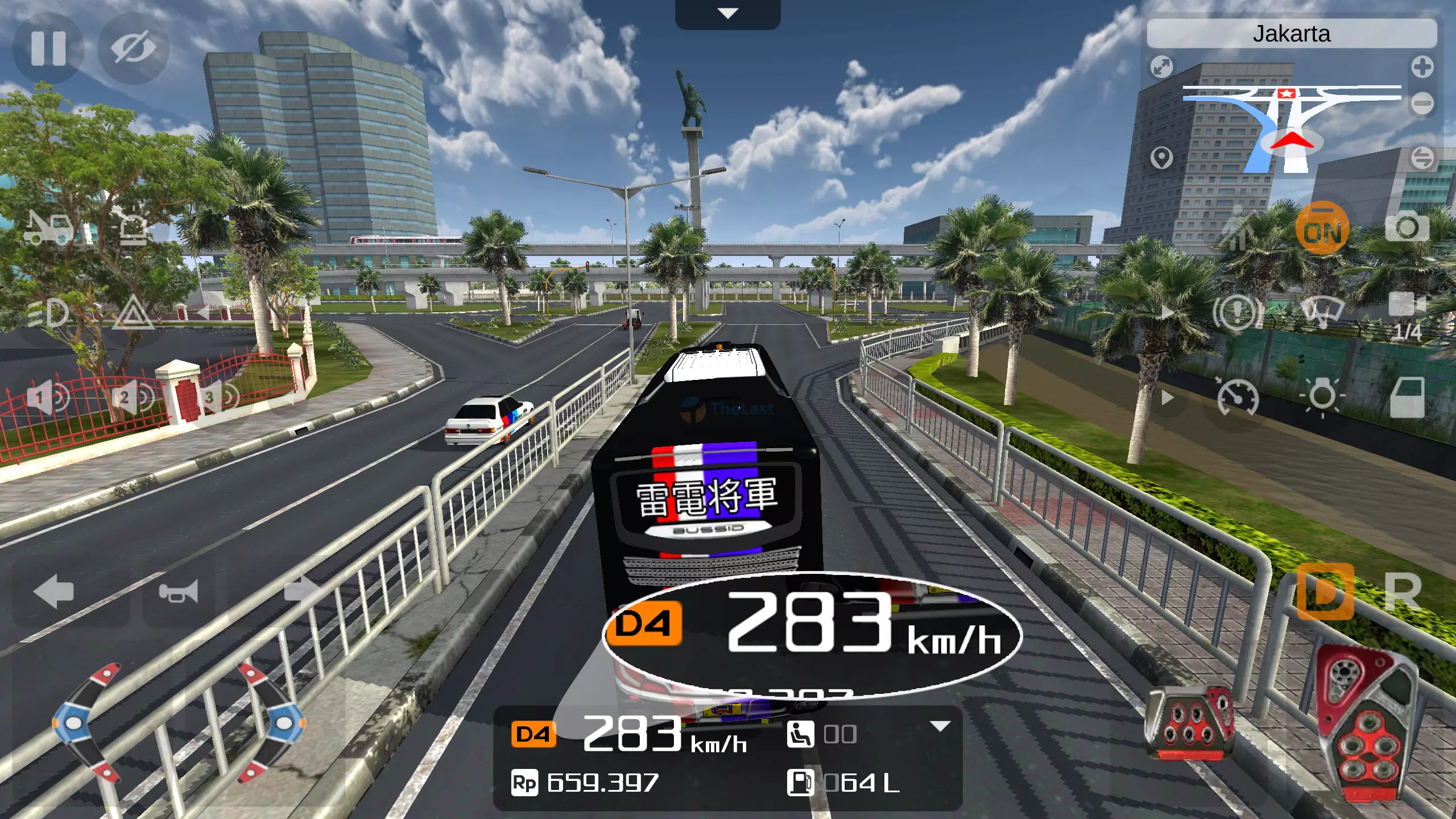
Task: Activate the emergency strobe light
Action: click(131, 225)
